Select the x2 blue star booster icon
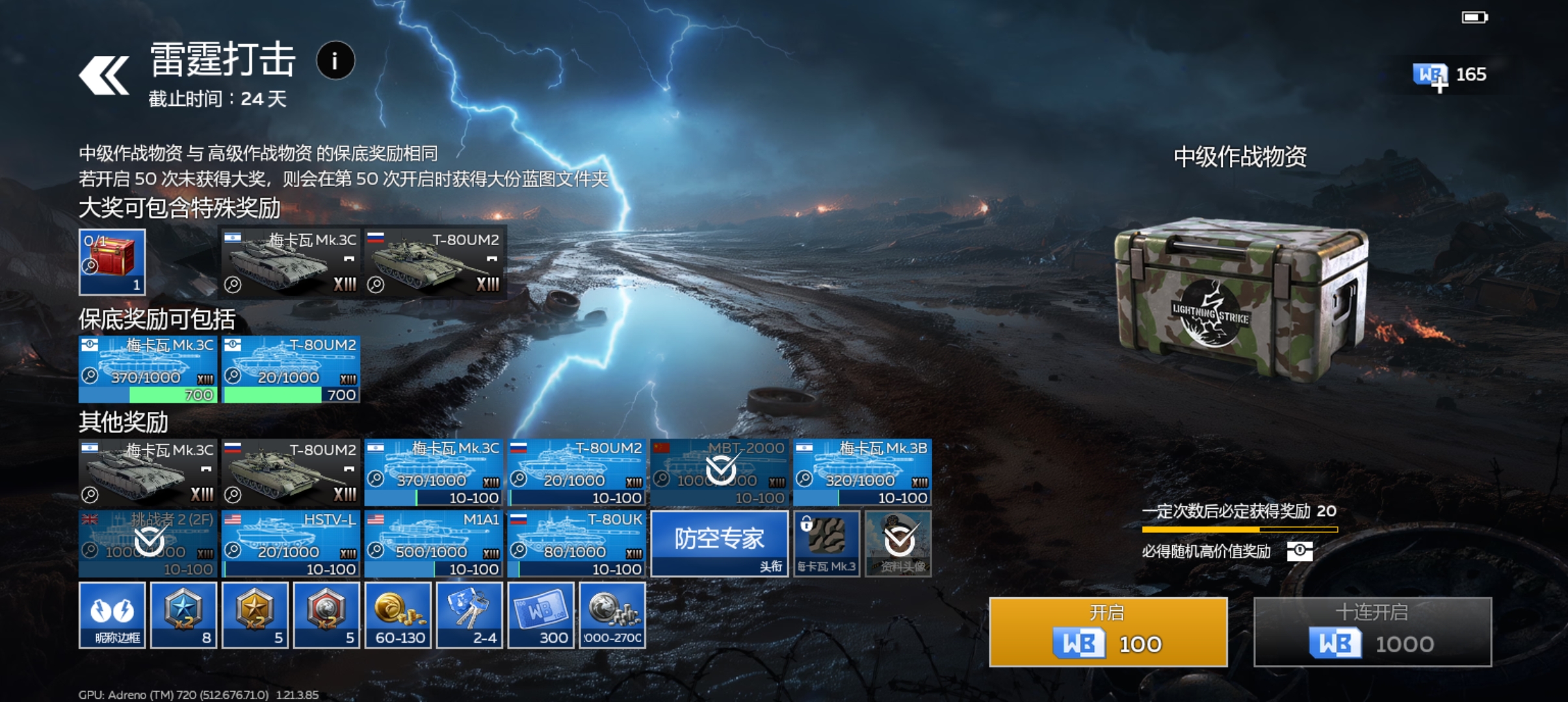The height and width of the screenshot is (702, 1568). (183, 614)
